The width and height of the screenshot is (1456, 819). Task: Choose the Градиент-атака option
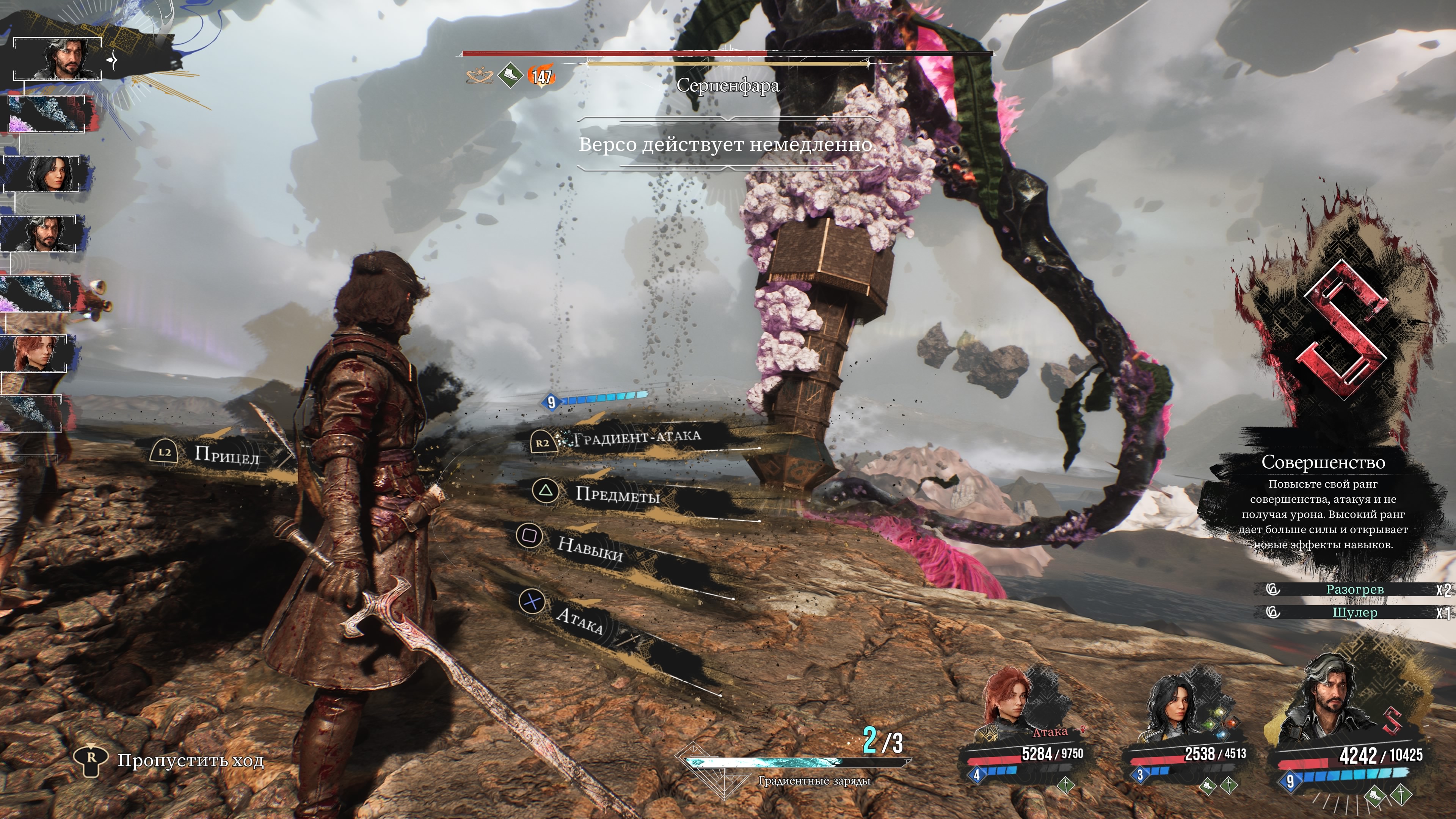[636, 438]
